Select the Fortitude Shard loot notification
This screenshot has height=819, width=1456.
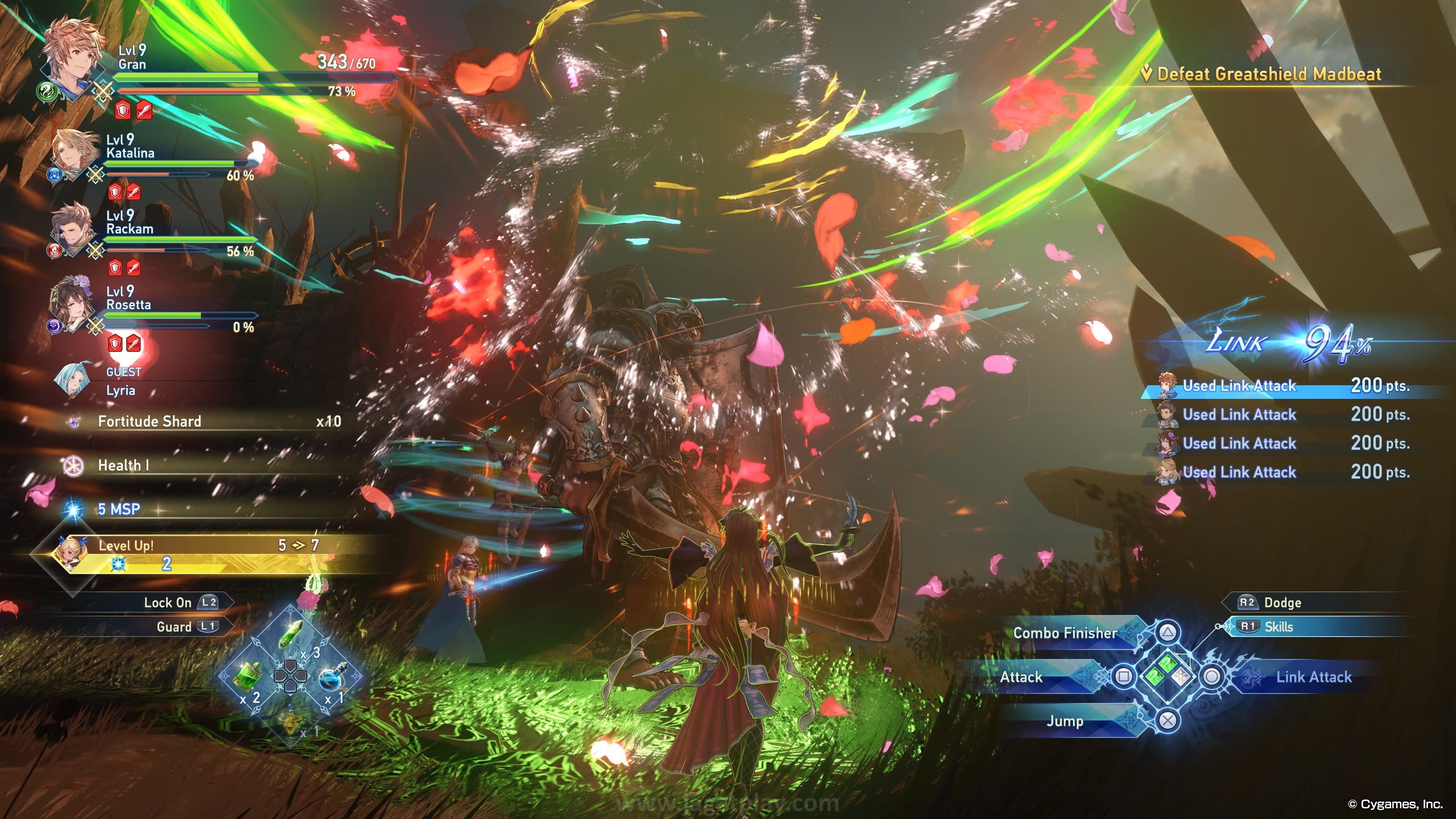149,421
